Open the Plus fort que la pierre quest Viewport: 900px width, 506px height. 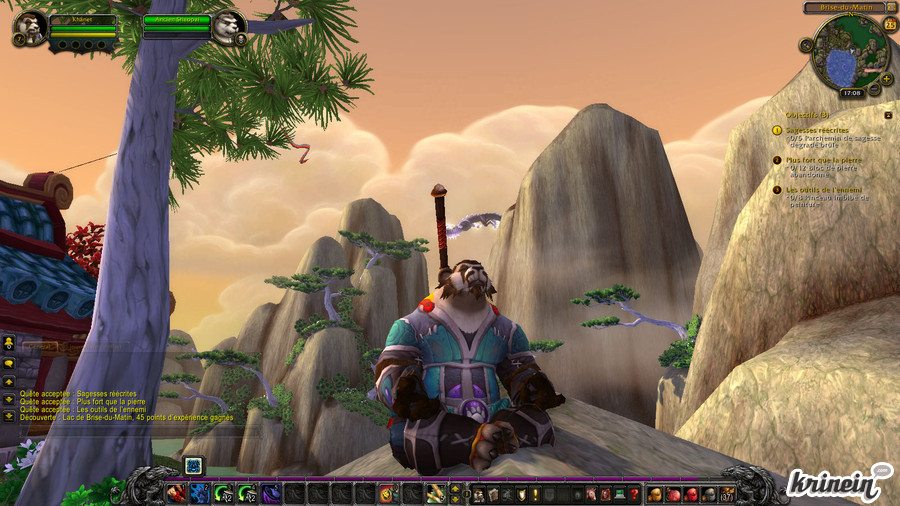pos(823,160)
